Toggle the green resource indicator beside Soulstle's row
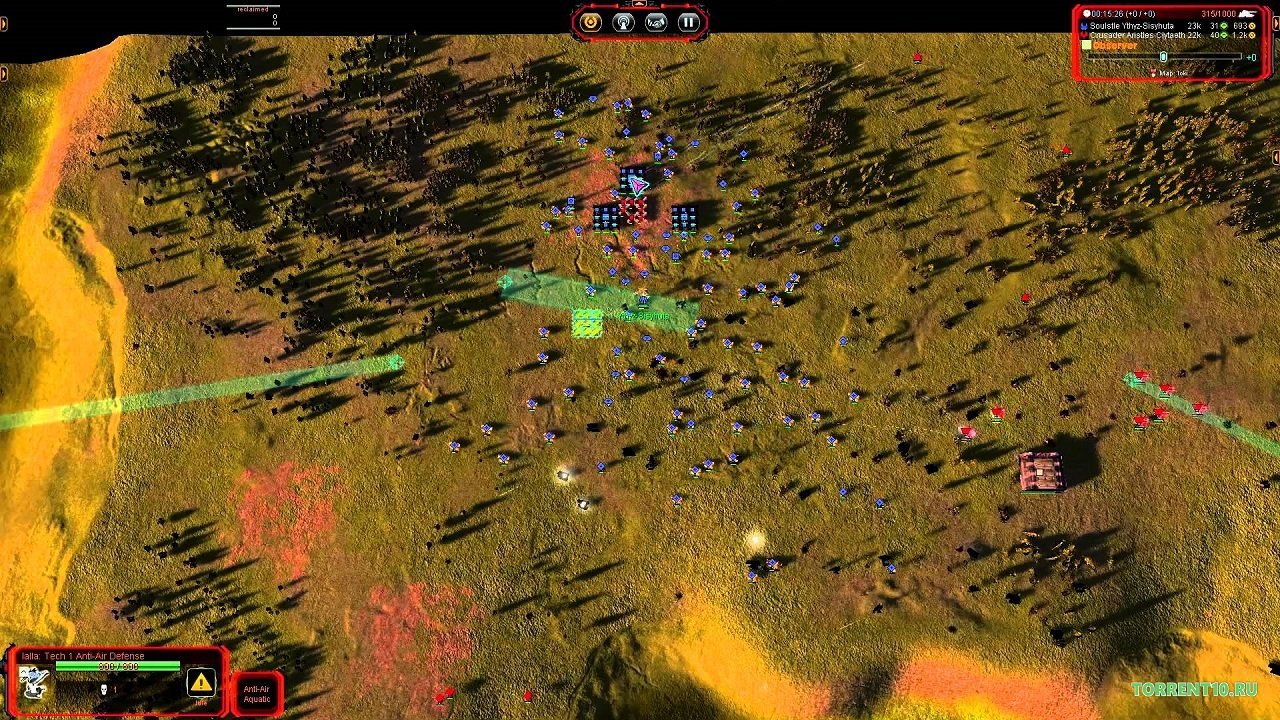1280x720 pixels. 1223,25
